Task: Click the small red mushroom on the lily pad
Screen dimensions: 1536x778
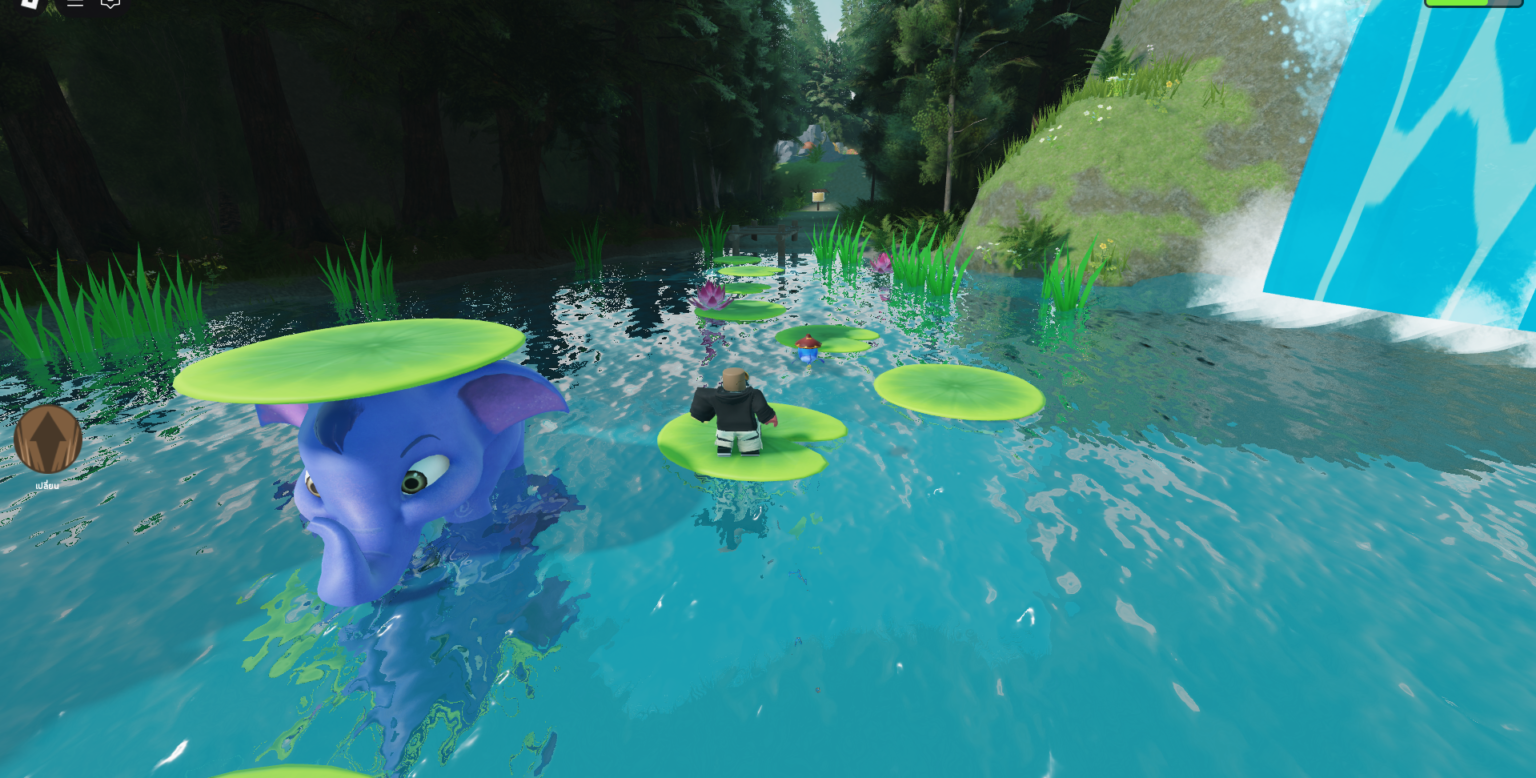Action: click(808, 344)
